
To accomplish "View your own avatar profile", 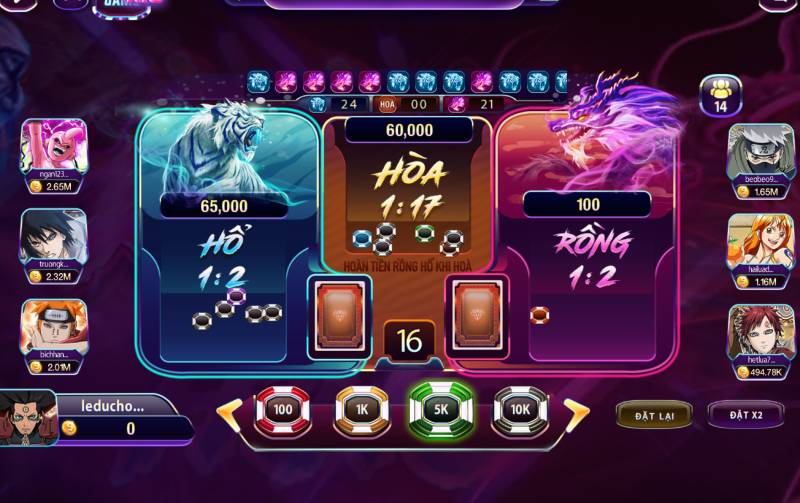I will [x=27, y=416].
